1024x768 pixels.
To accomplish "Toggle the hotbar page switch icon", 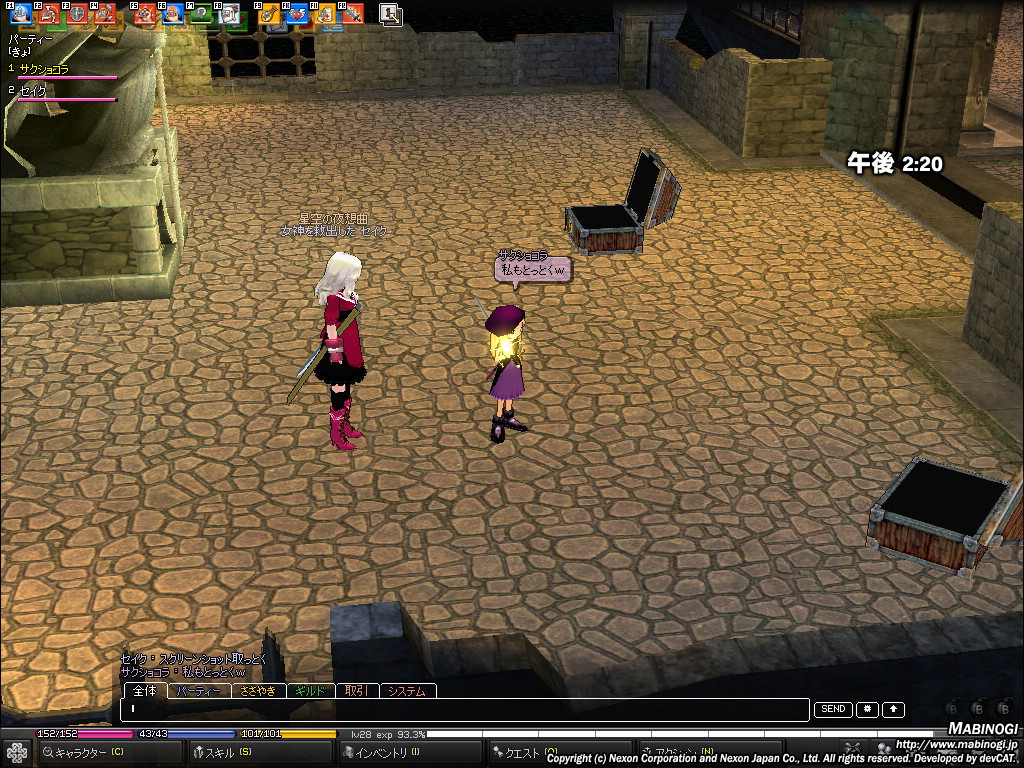I will click(x=391, y=14).
